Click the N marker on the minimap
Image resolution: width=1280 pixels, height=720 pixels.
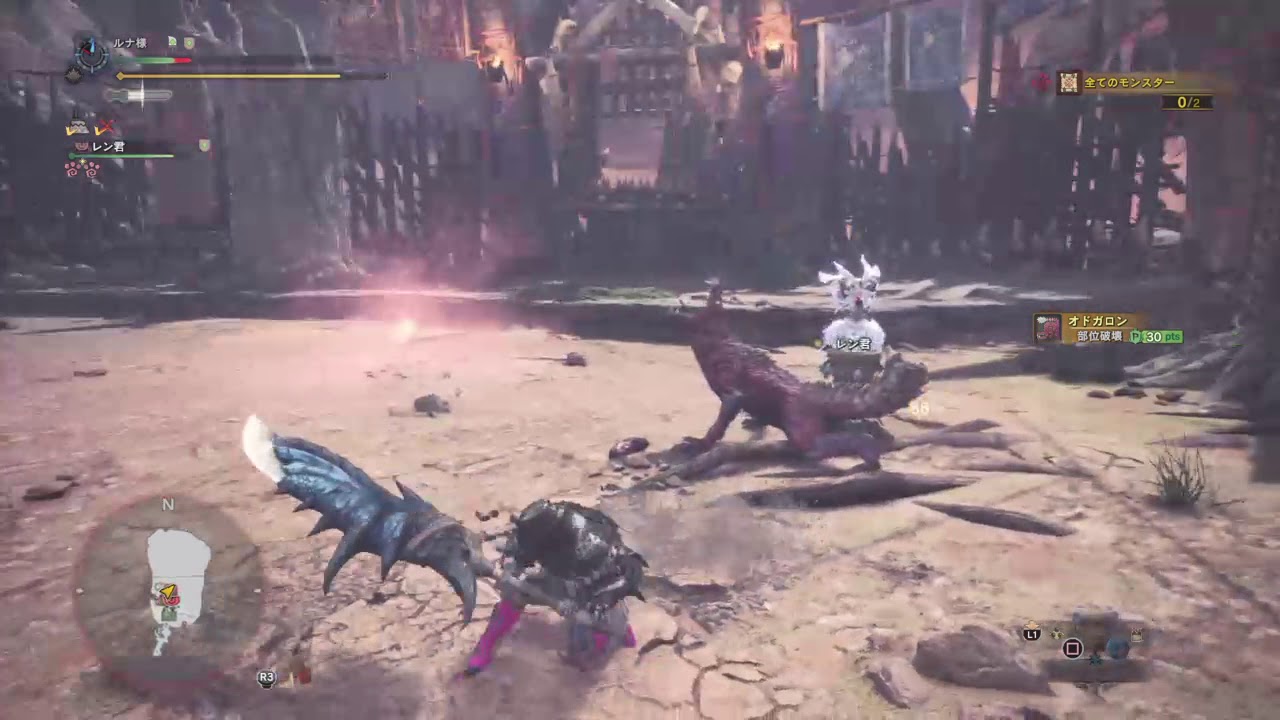pyautogui.click(x=168, y=505)
